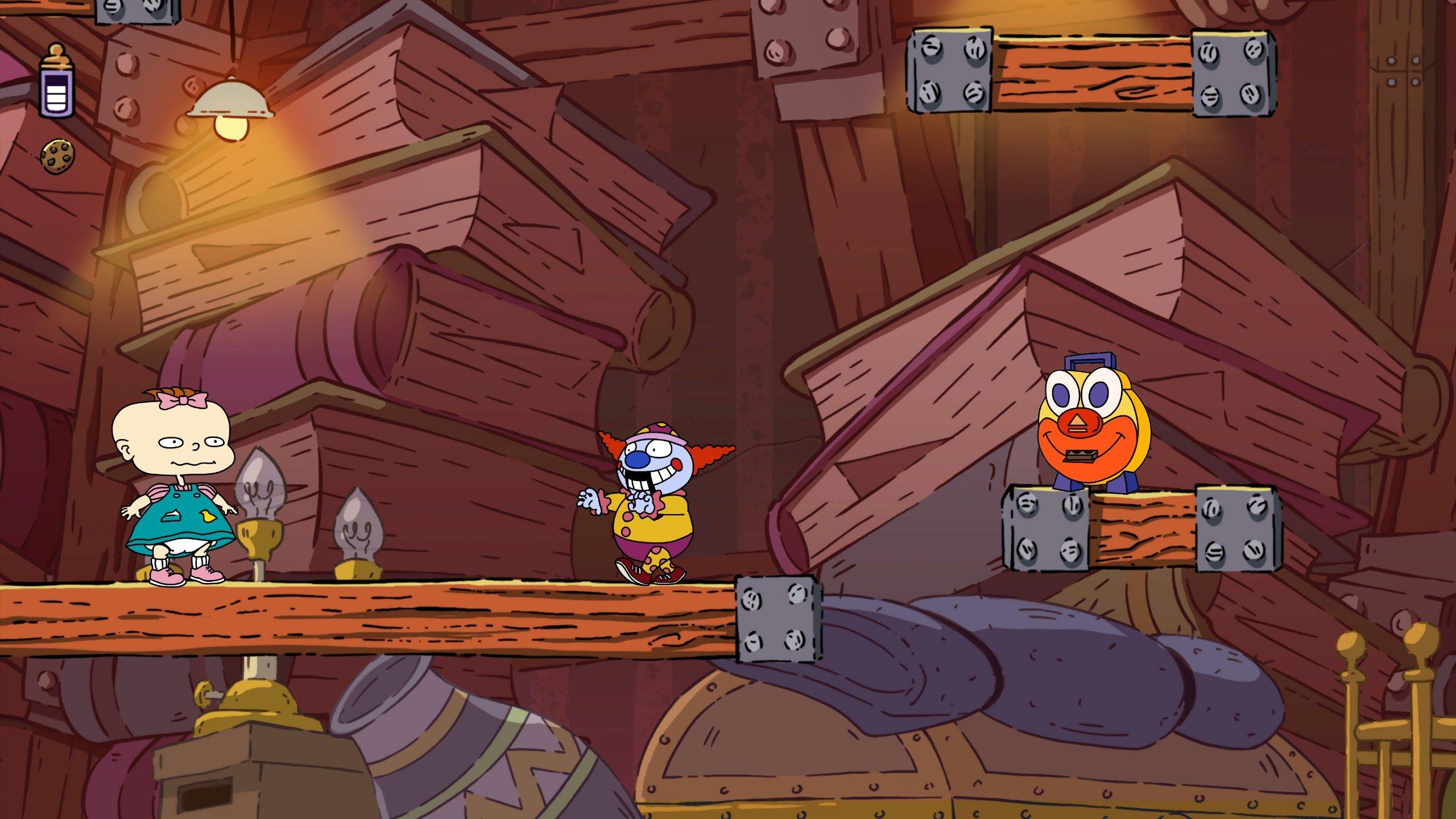The width and height of the screenshot is (1456, 819).
Task: Click the baby bottle health meter icon
Action: click(55, 82)
